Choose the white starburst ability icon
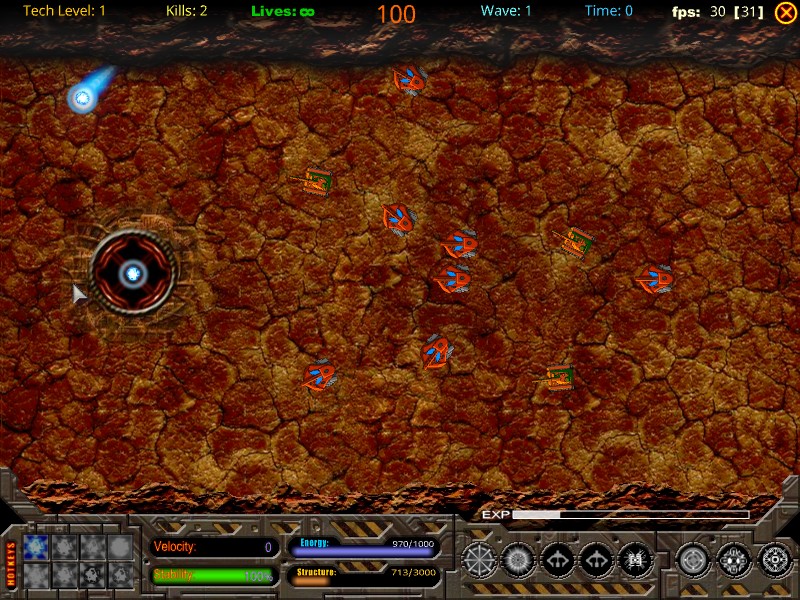The height and width of the screenshot is (600, 800). pyautogui.click(x=518, y=560)
